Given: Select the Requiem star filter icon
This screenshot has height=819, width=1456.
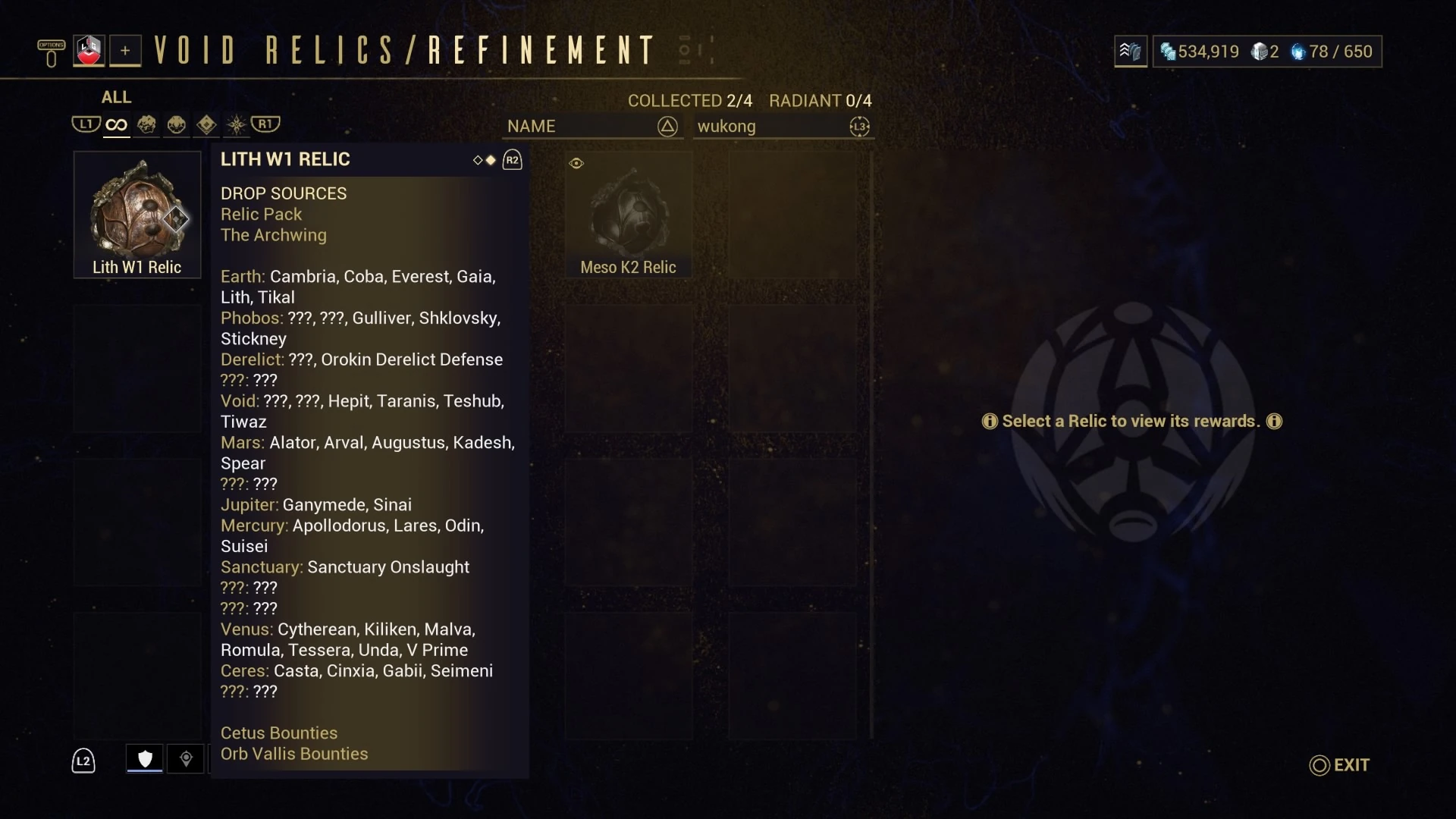Looking at the screenshot, I should coord(235,124).
